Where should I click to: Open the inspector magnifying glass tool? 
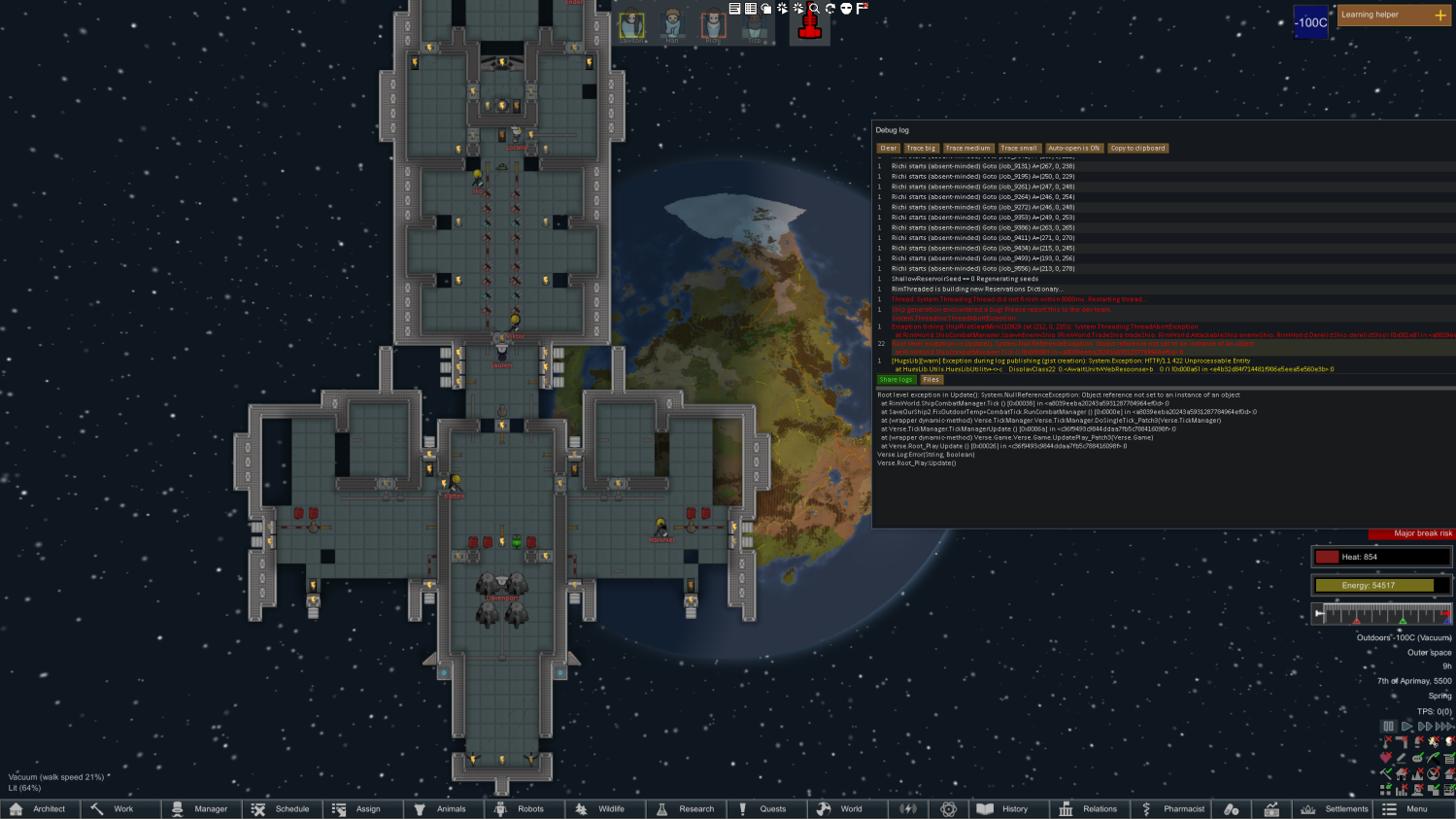click(815, 11)
